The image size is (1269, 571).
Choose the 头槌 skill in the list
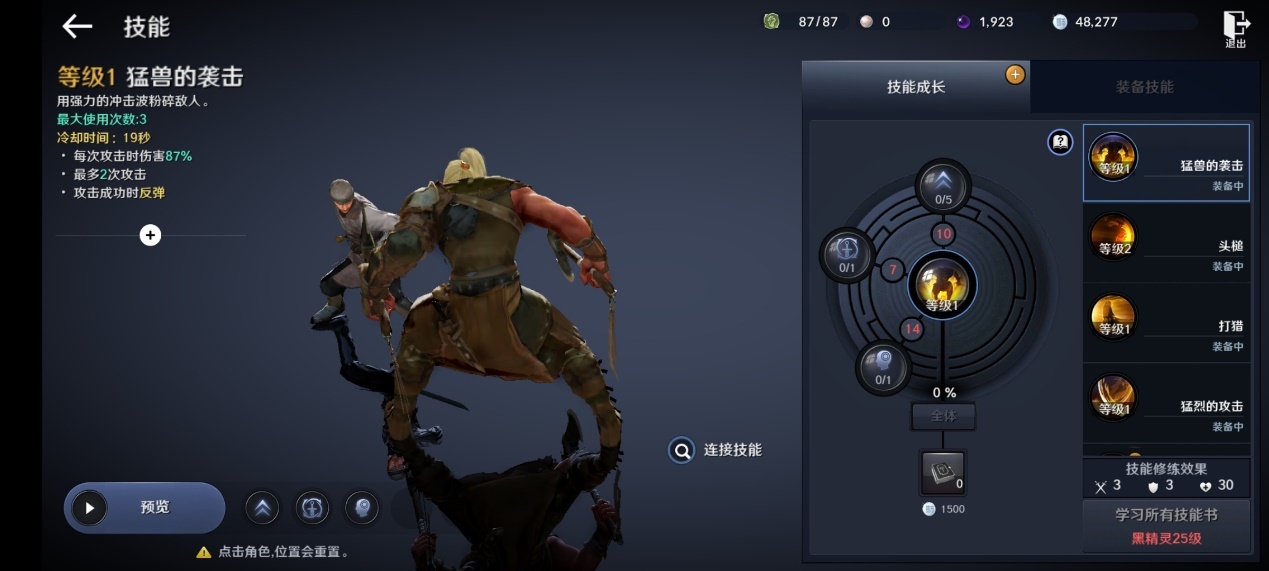coord(1166,244)
